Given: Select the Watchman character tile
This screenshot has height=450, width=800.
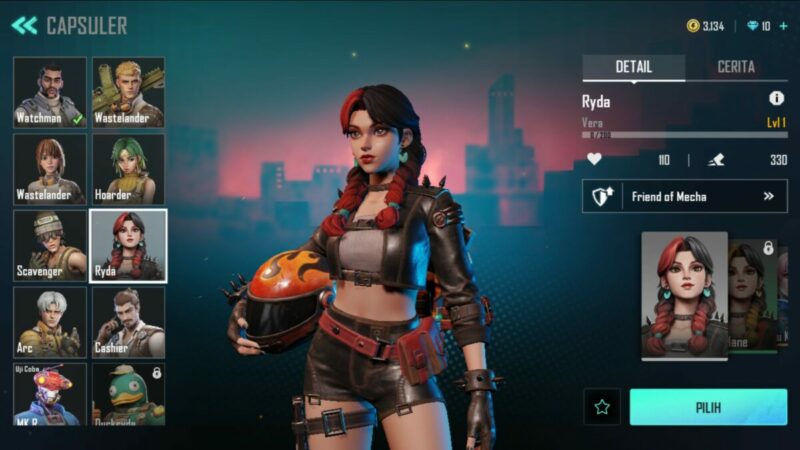Looking at the screenshot, I should (50, 92).
